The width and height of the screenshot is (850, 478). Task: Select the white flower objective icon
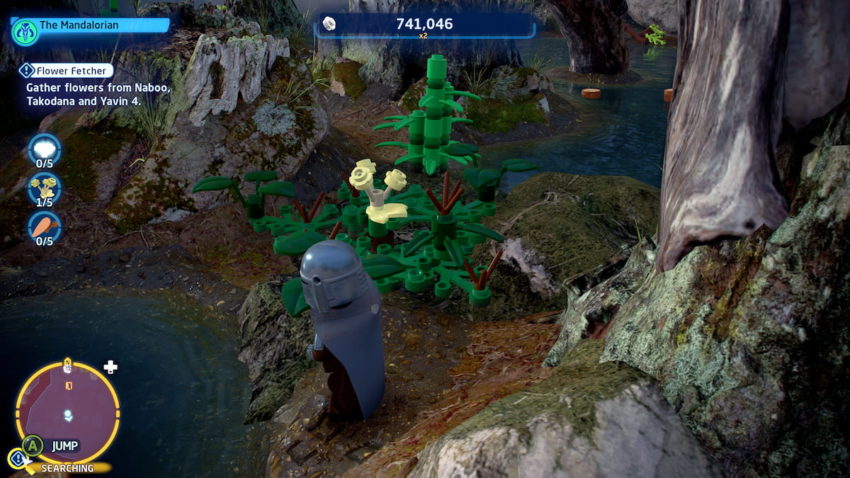click(x=44, y=149)
